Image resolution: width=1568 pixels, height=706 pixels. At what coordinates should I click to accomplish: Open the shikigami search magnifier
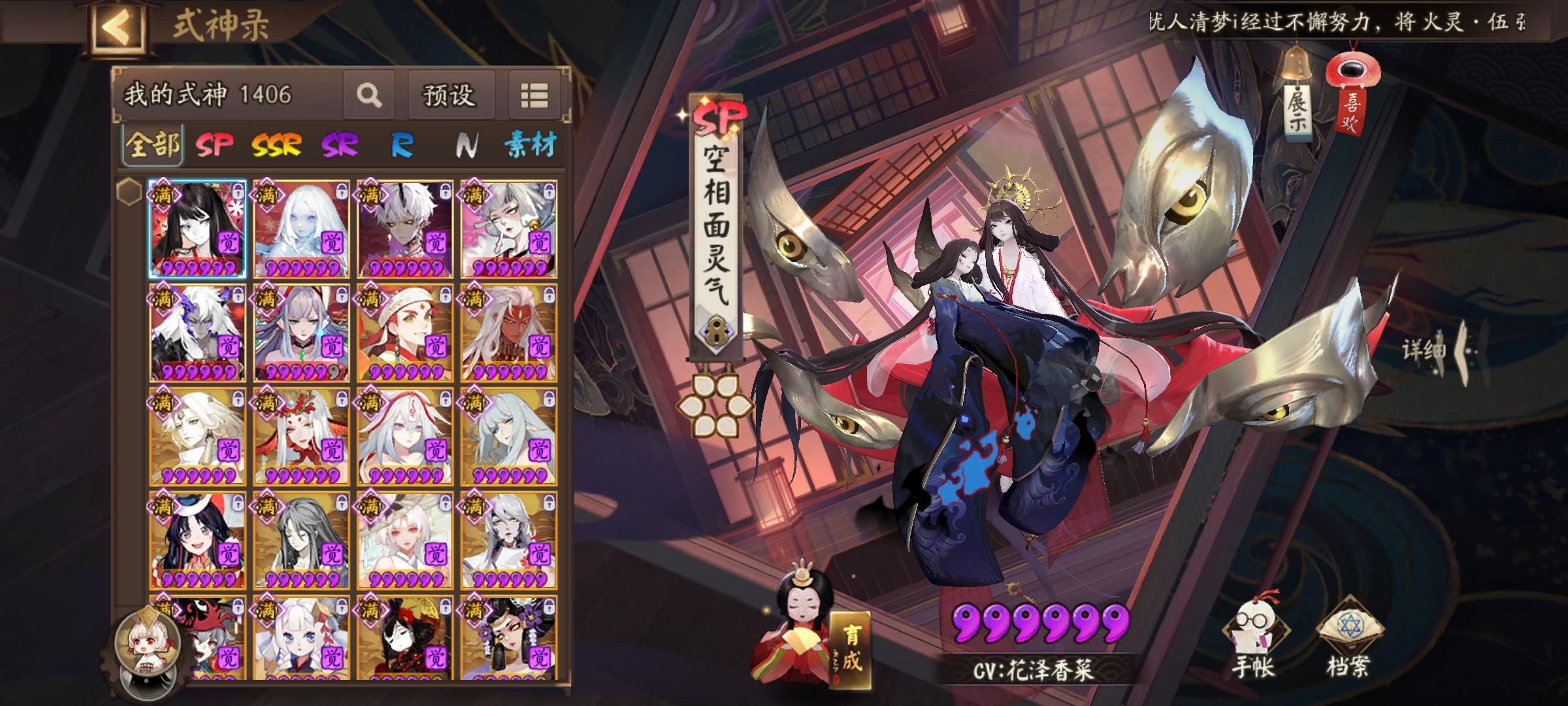(x=370, y=95)
